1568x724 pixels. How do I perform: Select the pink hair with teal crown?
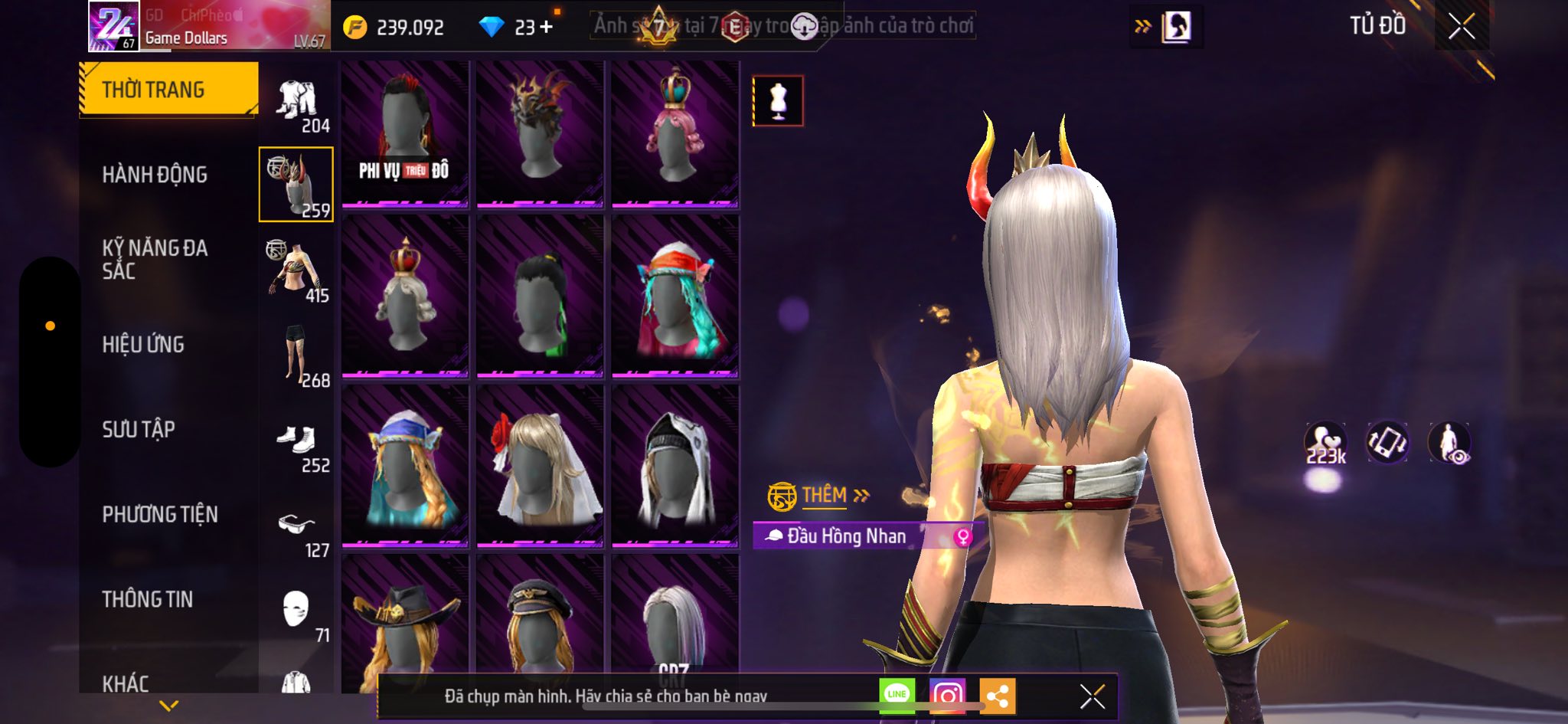point(675,134)
